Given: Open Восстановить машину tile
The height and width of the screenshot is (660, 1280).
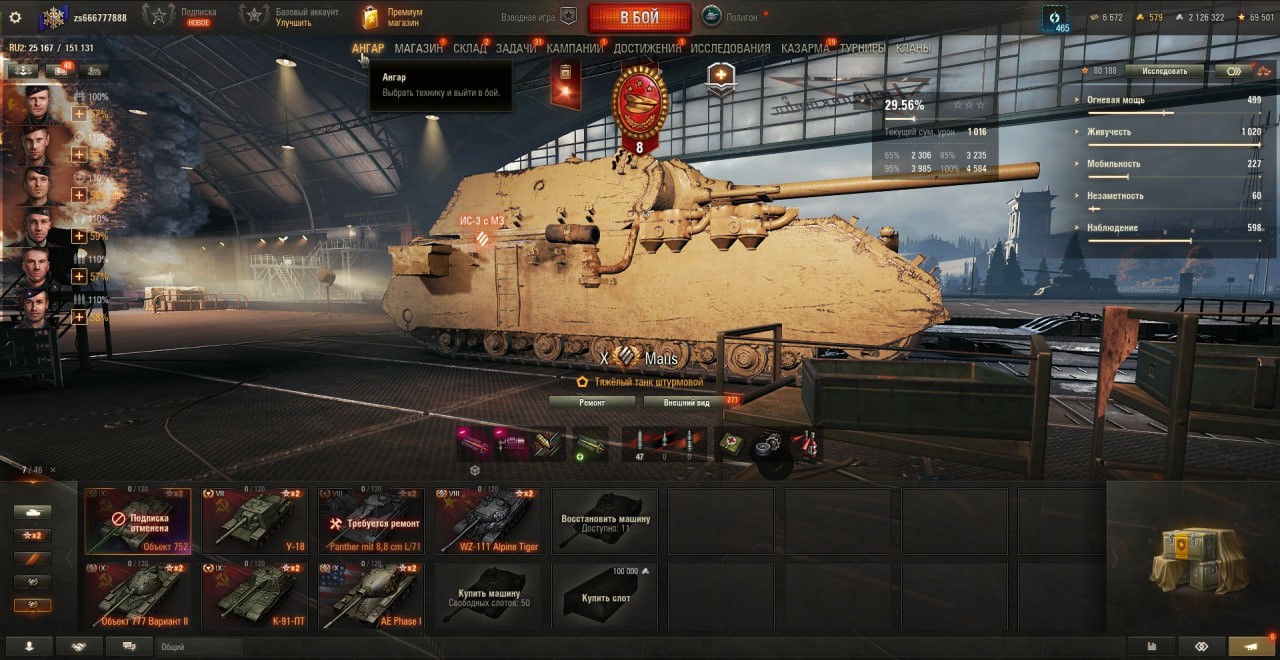Looking at the screenshot, I should click(x=605, y=520).
